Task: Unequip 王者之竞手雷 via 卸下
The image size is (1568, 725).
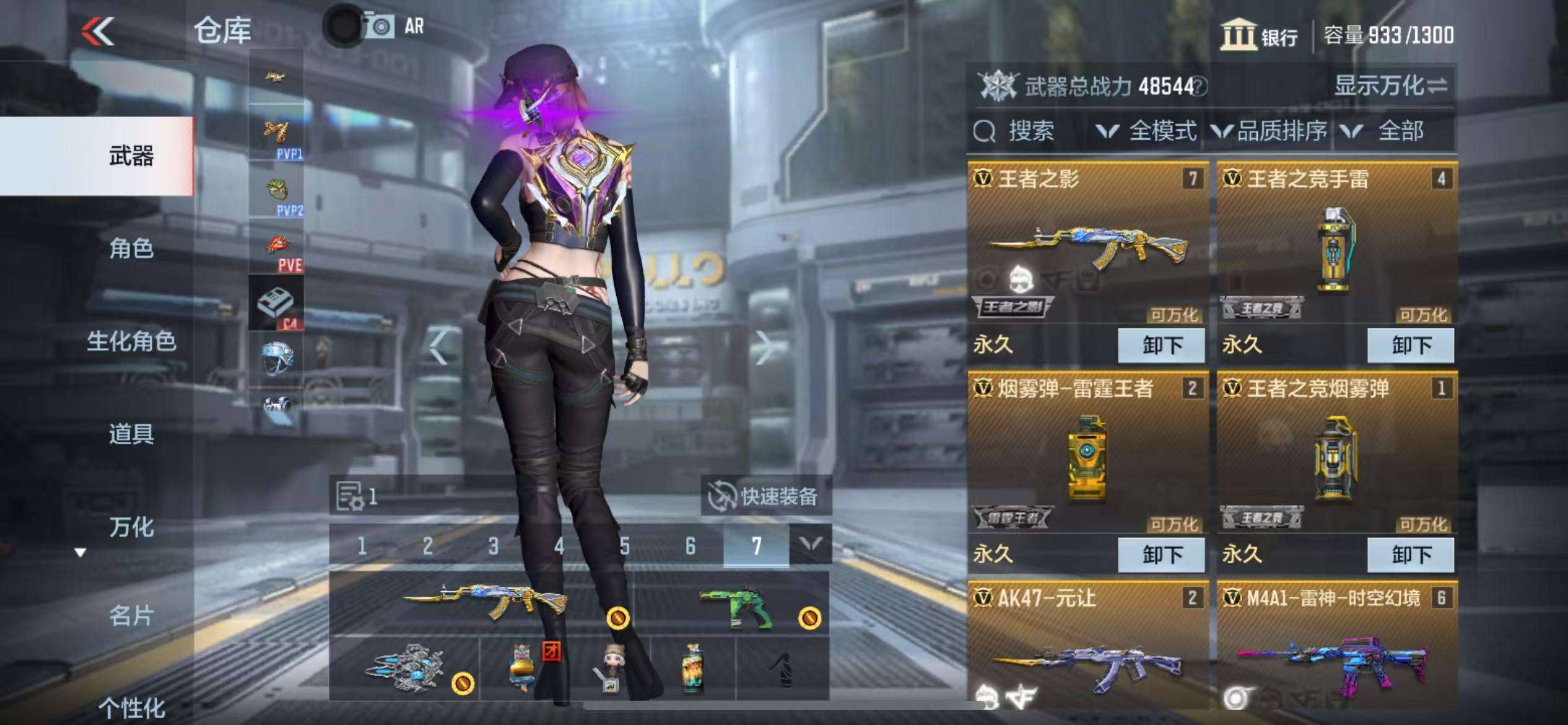Action: [1411, 345]
